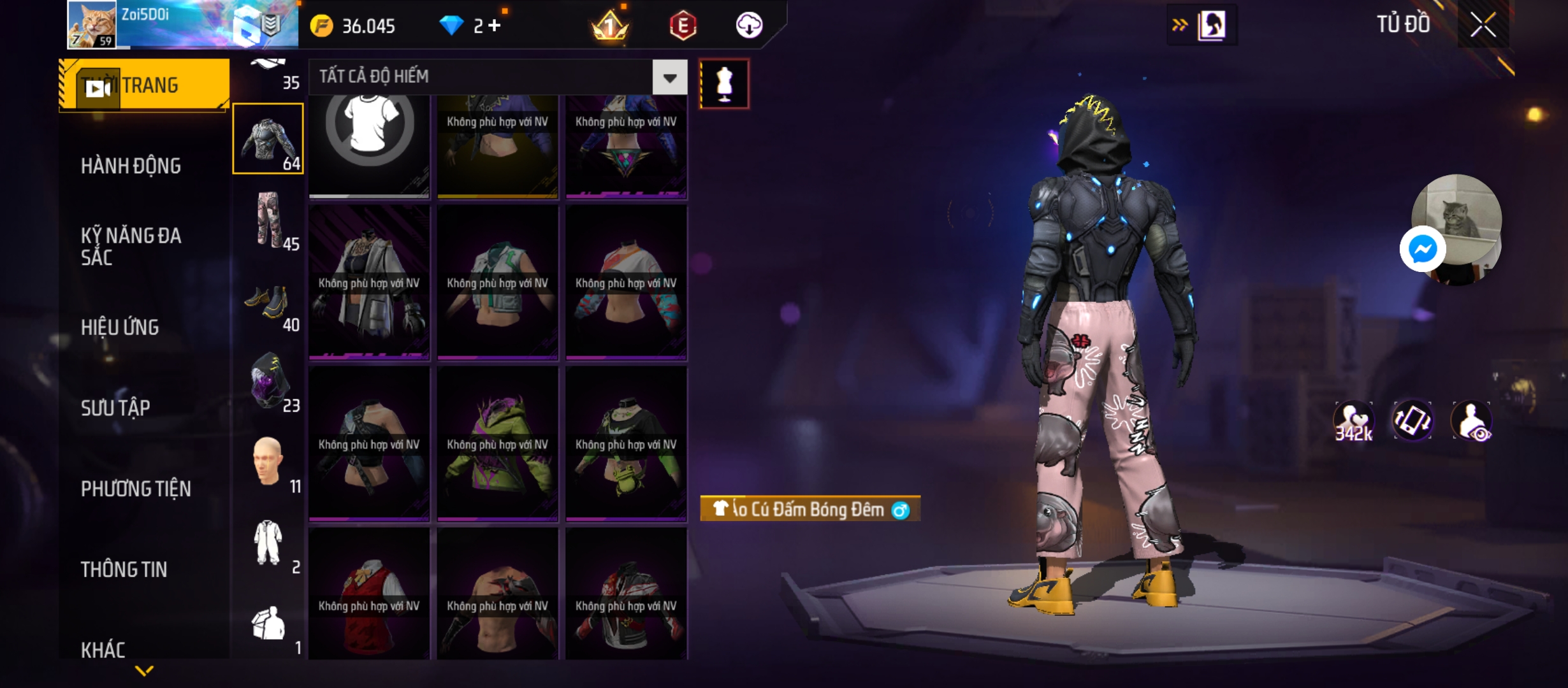Show the Thông Tin tab
The width and height of the screenshot is (1568, 688).
(124, 570)
